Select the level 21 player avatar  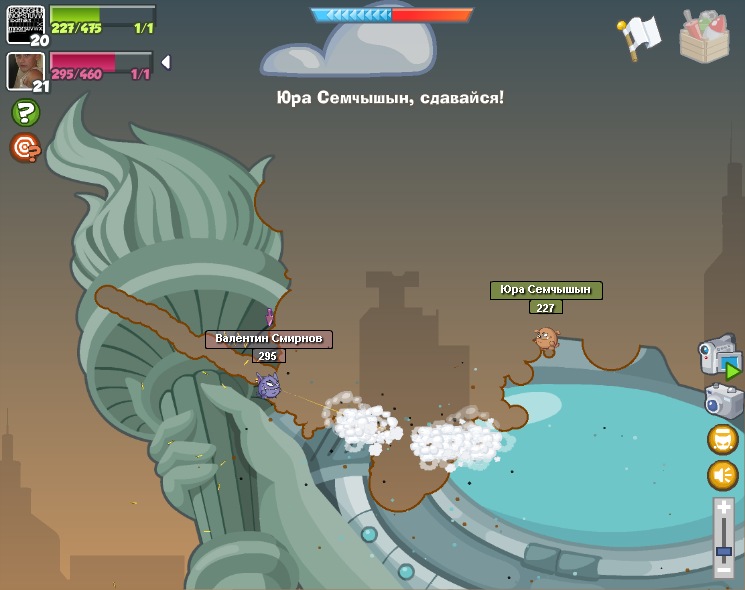[26, 71]
